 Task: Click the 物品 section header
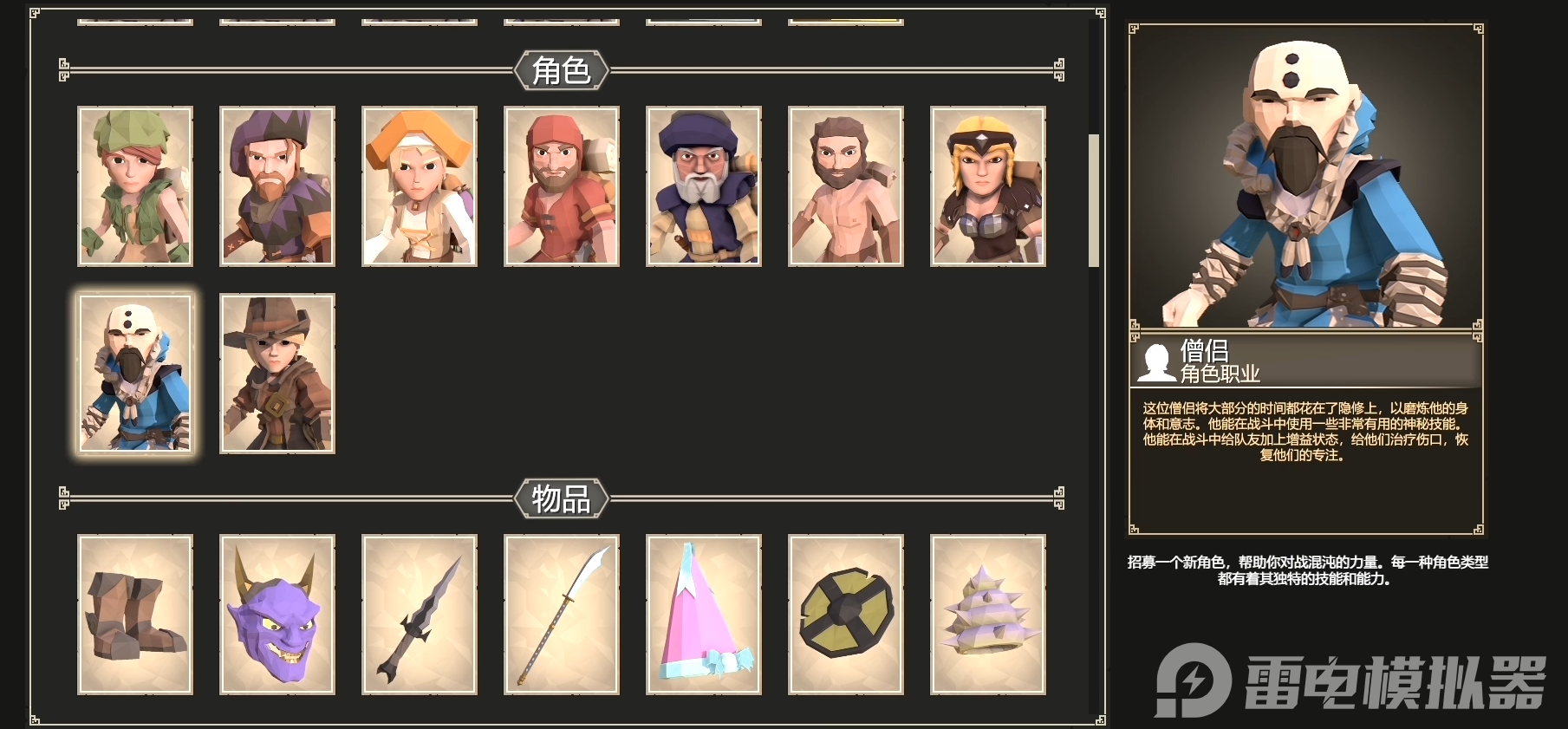[562, 500]
